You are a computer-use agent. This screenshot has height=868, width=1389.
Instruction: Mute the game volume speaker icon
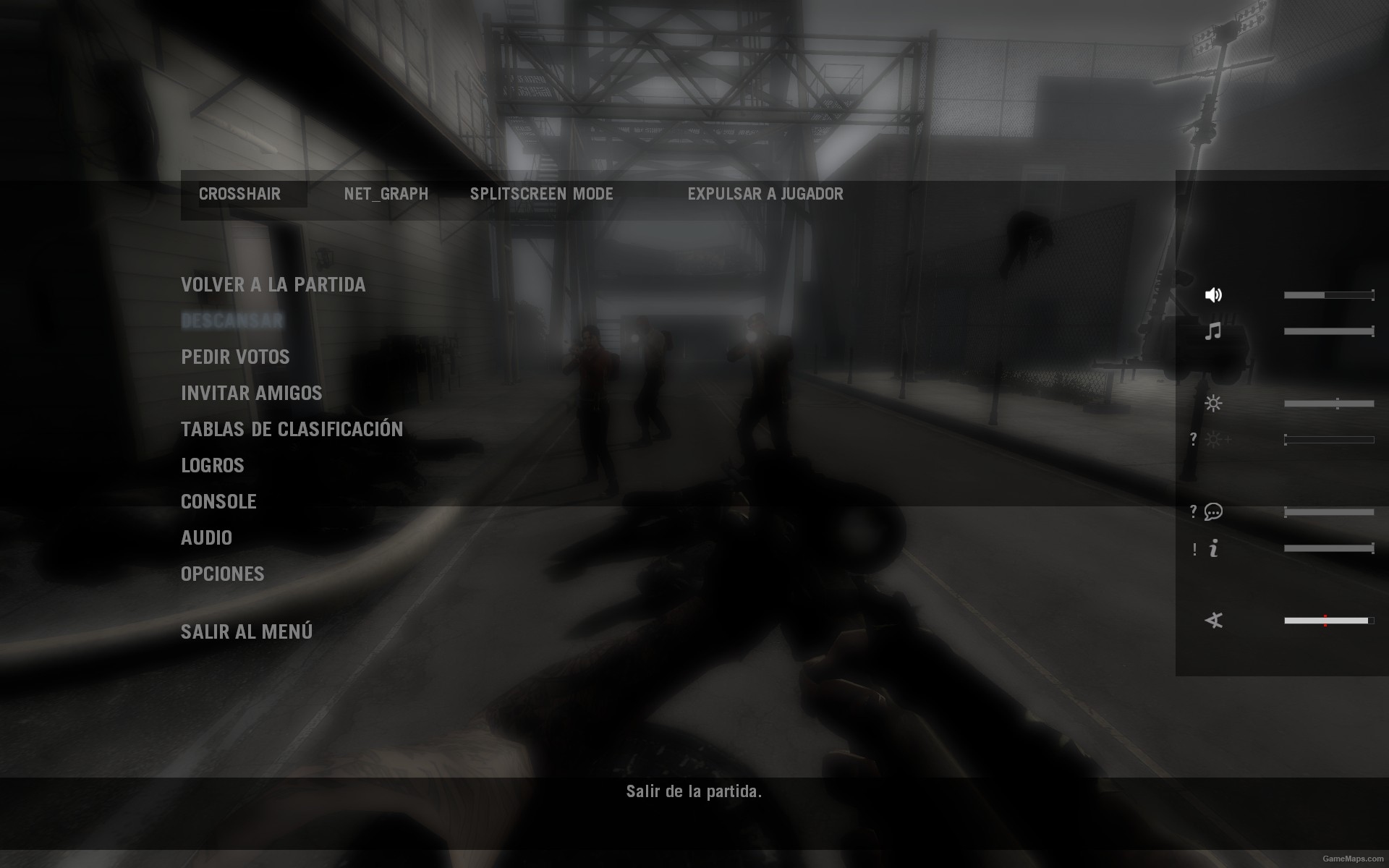click(1214, 294)
